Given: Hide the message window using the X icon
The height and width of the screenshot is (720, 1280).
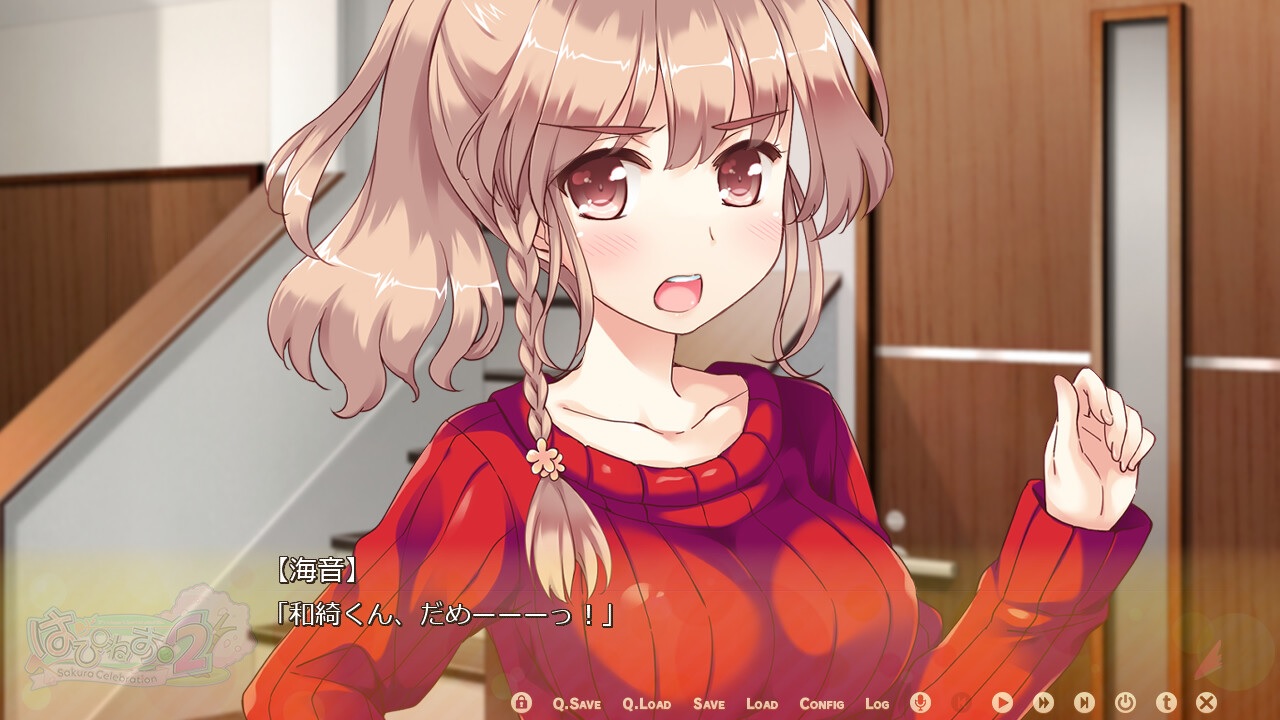Looking at the screenshot, I should pos(1205,703).
